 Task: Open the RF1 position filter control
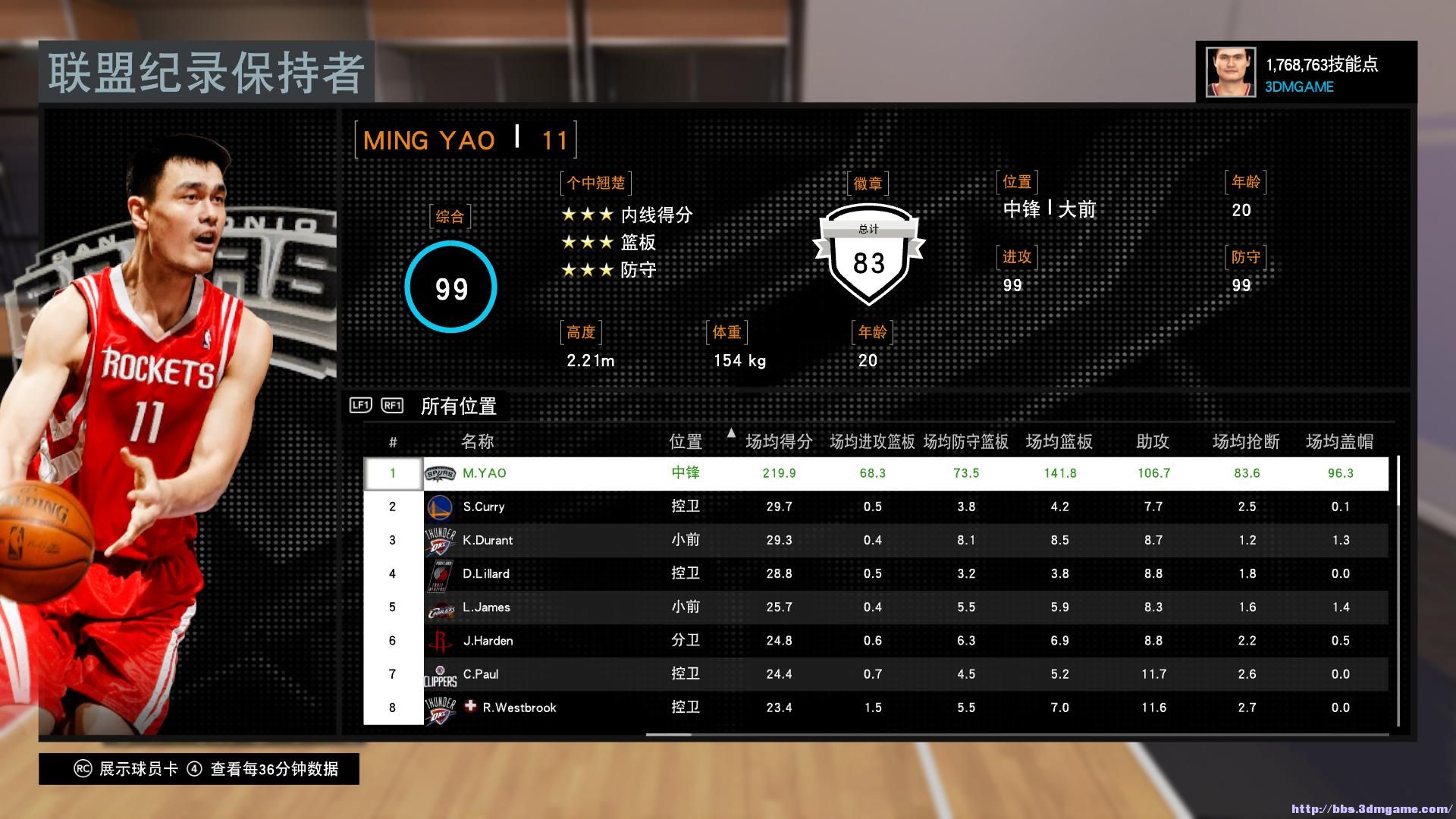click(x=391, y=406)
